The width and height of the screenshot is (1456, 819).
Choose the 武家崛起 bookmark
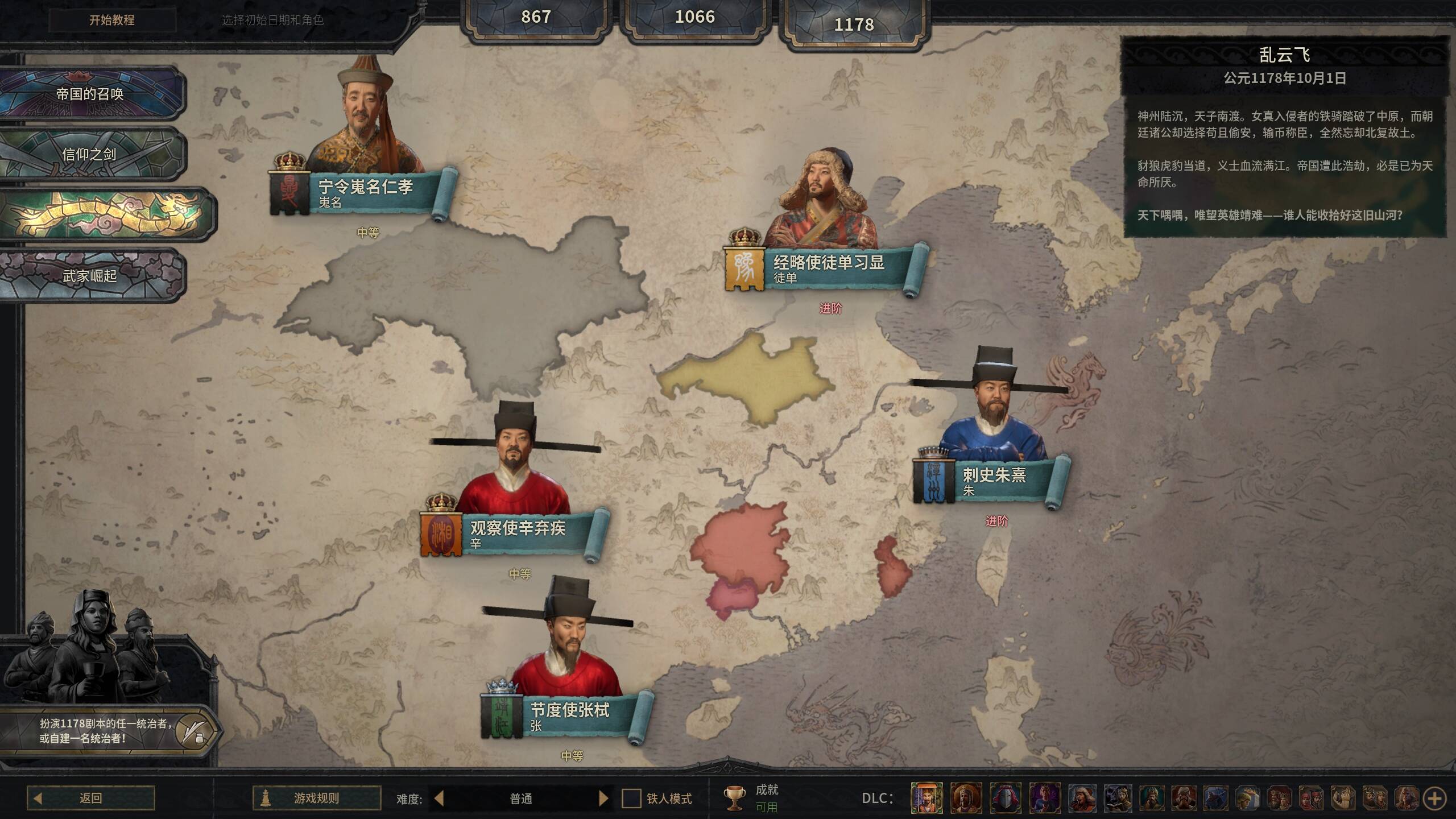(x=90, y=276)
